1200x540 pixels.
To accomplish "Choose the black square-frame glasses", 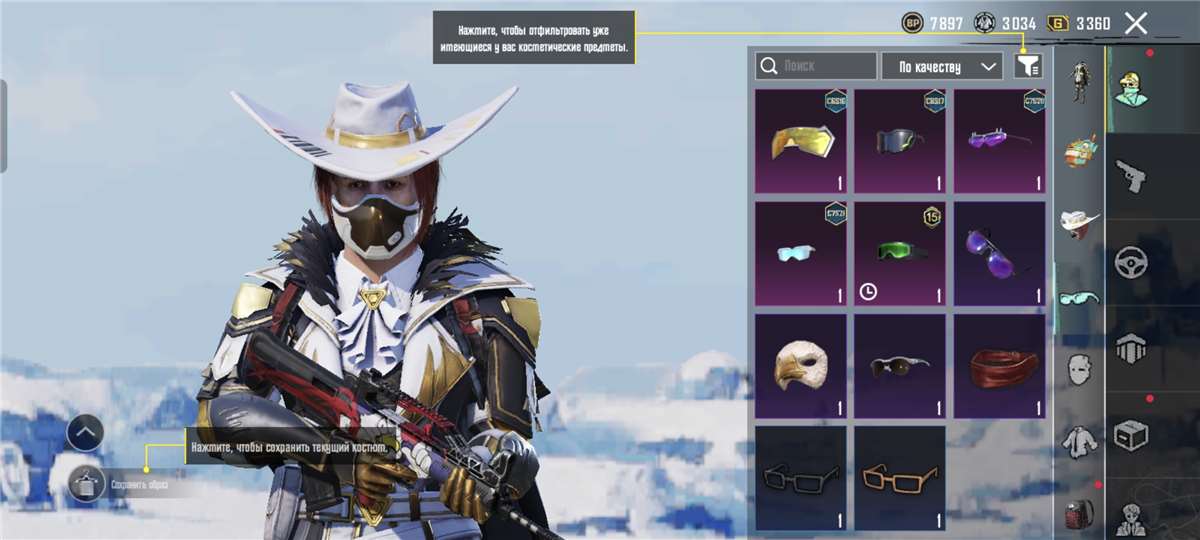I will (x=801, y=478).
